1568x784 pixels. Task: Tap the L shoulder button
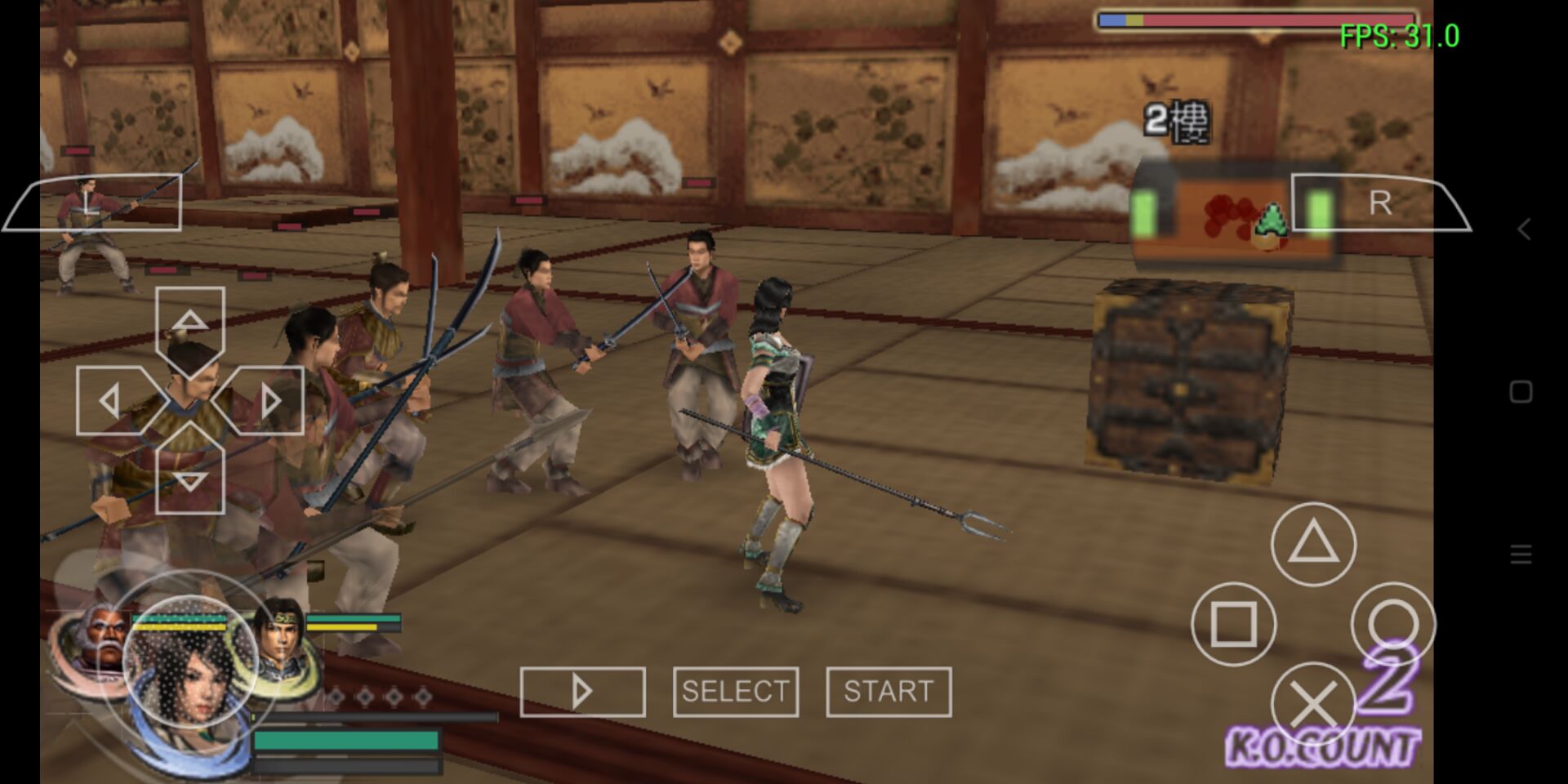point(94,203)
